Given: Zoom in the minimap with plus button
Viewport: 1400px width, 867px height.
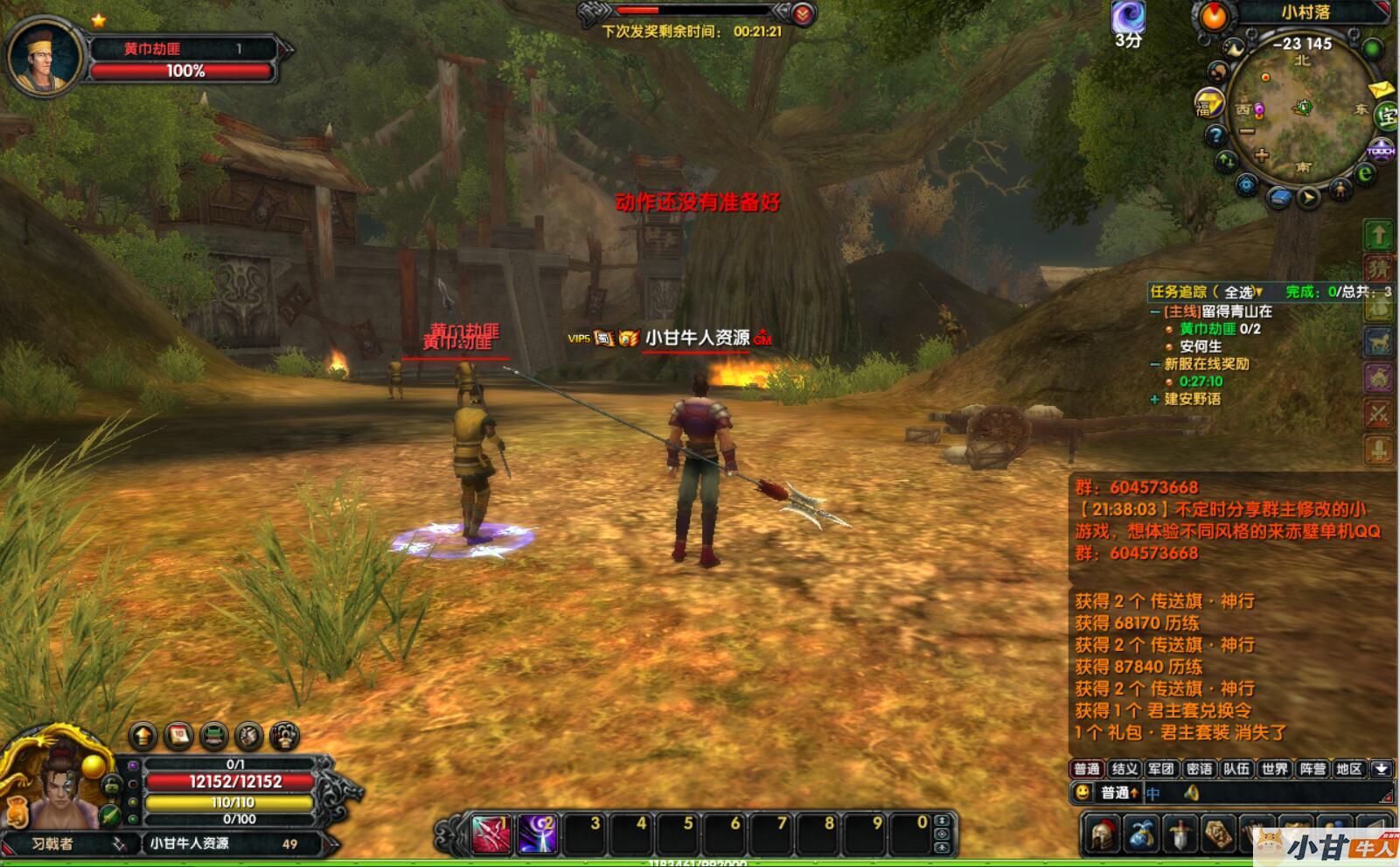Looking at the screenshot, I should pos(1261,157).
